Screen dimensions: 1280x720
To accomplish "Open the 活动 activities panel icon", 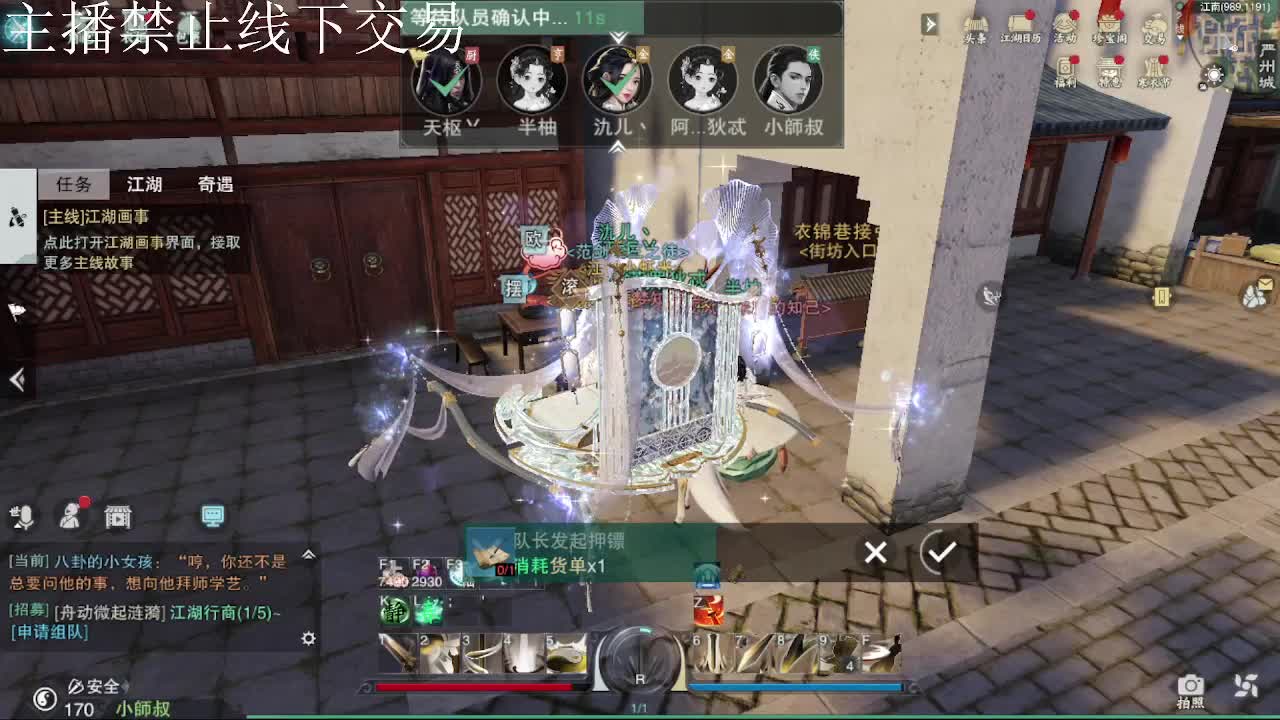I will coord(1064,25).
